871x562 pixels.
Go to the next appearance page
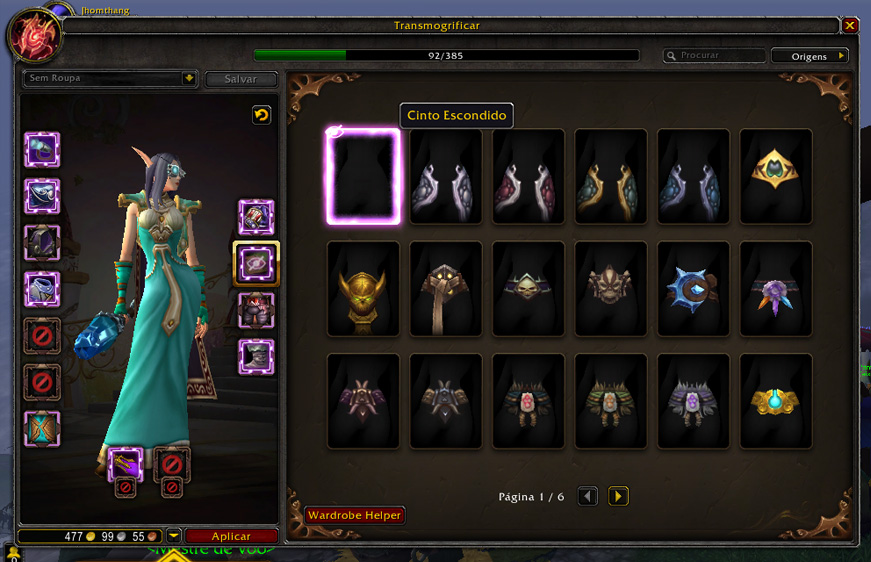(x=618, y=496)
